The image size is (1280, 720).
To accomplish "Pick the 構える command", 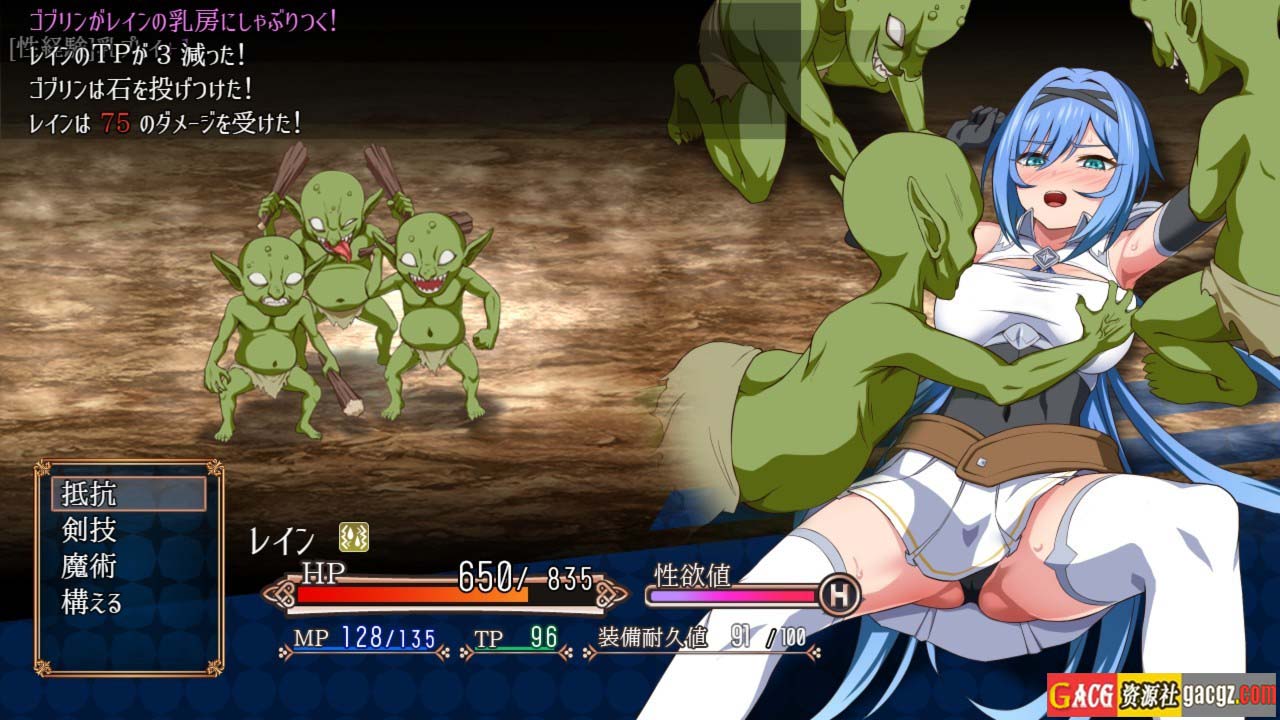I will pos(92,603).
